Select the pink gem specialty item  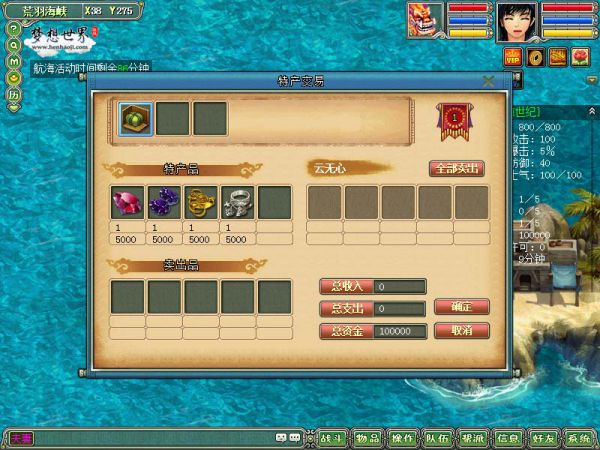tap(127, 203)
